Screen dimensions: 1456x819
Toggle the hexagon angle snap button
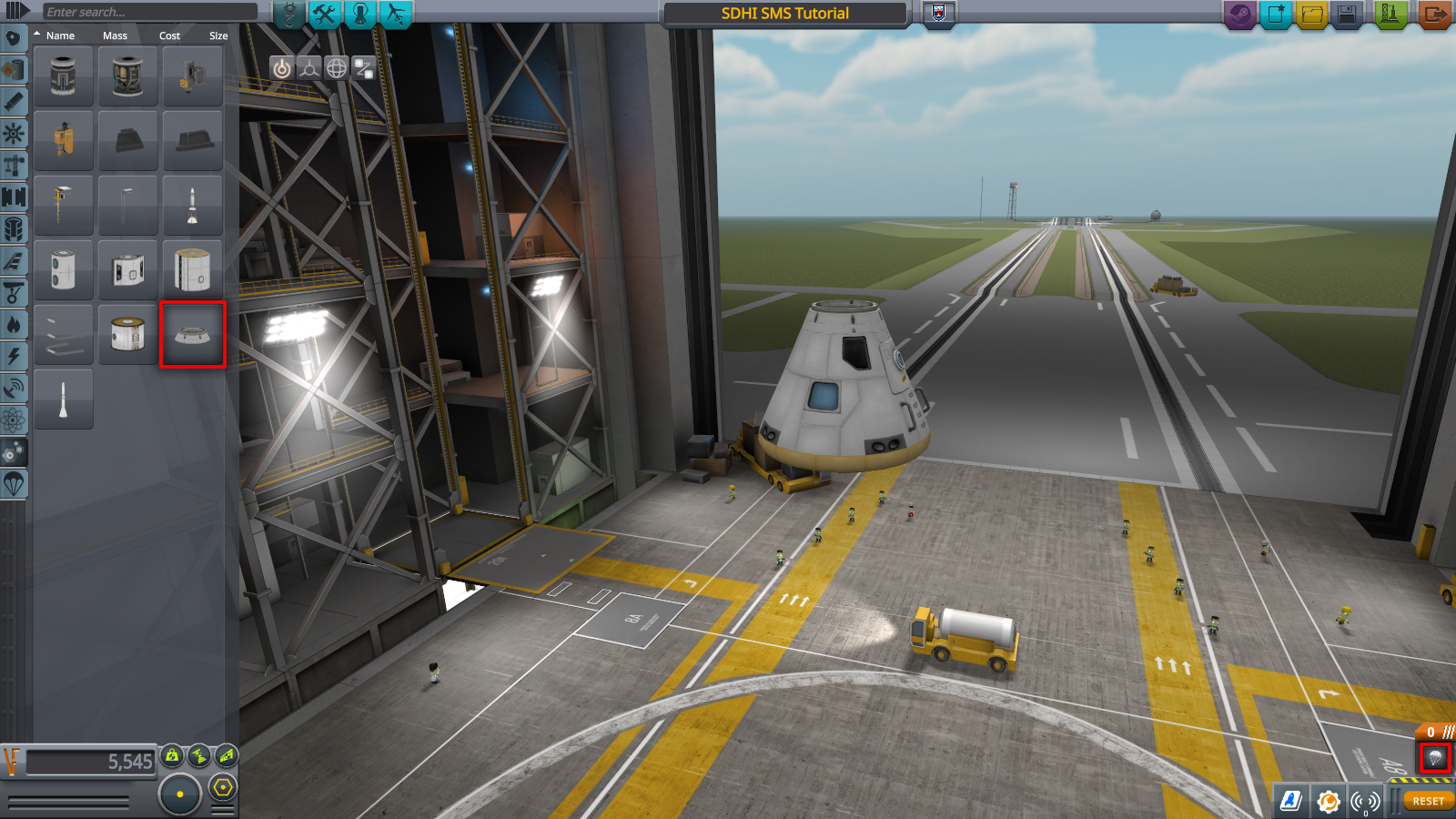pyautogui.click(x=223, y=787)
